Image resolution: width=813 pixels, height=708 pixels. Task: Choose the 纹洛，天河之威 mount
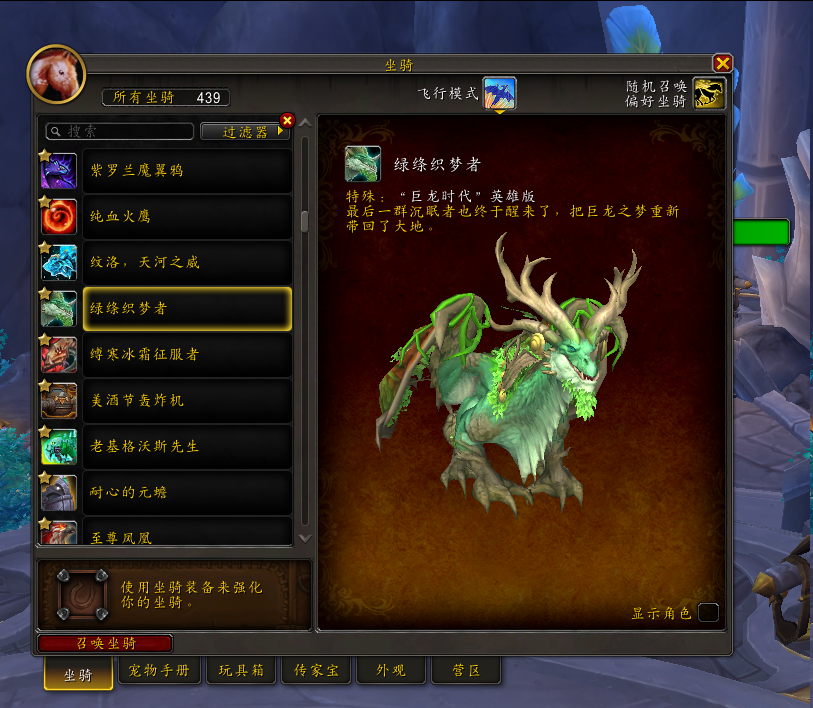(x=187, y=262)
